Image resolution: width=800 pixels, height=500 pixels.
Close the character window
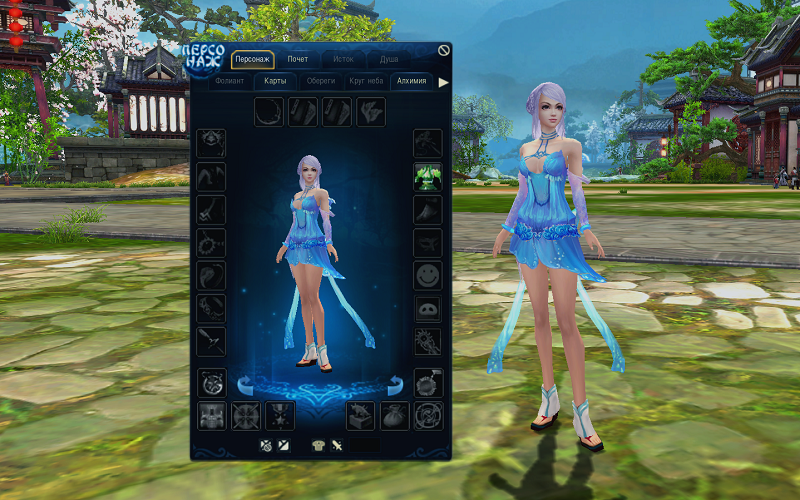coord(444,51)
